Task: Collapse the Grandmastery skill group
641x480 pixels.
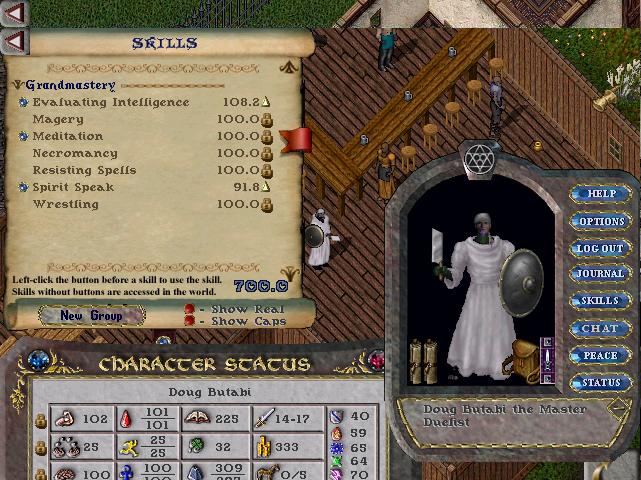Action: tap(20, 86)
